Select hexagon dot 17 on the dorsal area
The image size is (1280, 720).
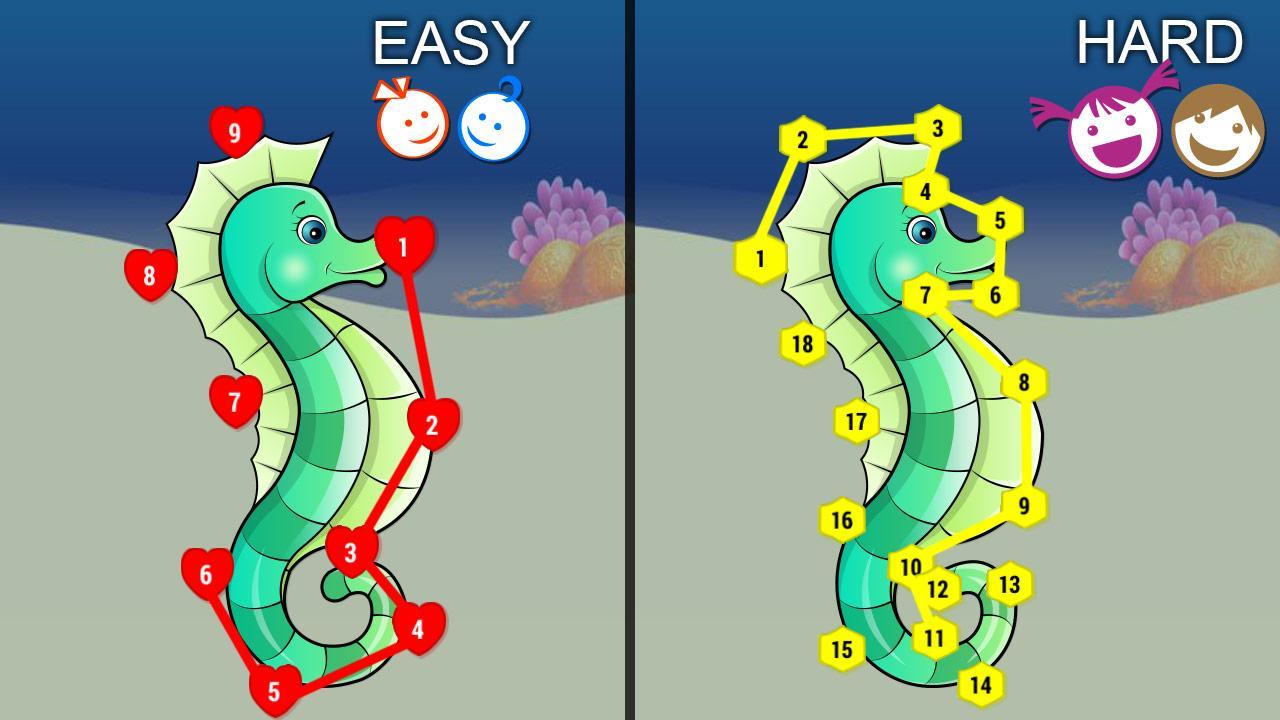(855, 423)
